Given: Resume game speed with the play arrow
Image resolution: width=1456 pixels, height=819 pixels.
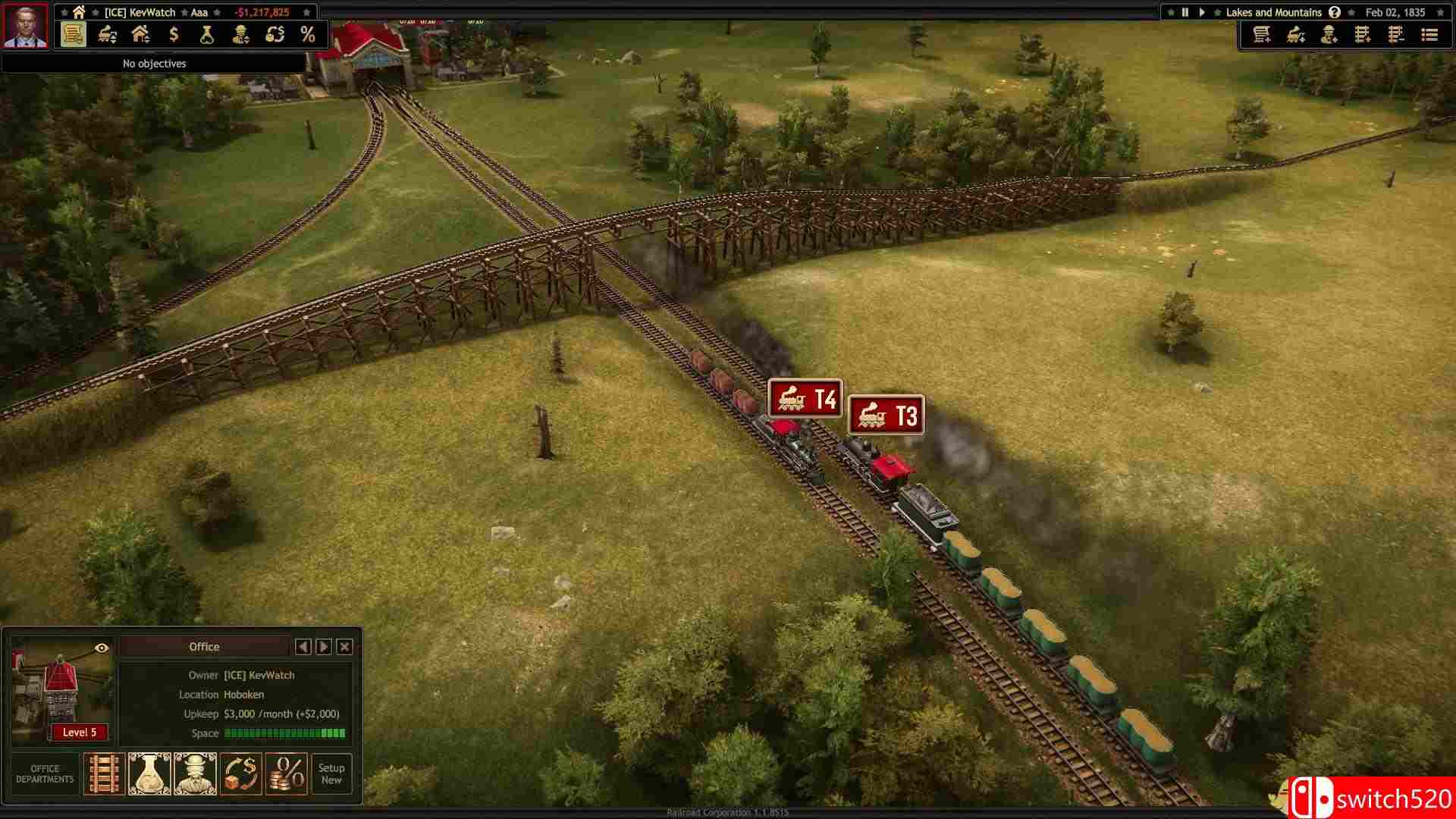Looking at the screenshot, I should click(1202, 12).
